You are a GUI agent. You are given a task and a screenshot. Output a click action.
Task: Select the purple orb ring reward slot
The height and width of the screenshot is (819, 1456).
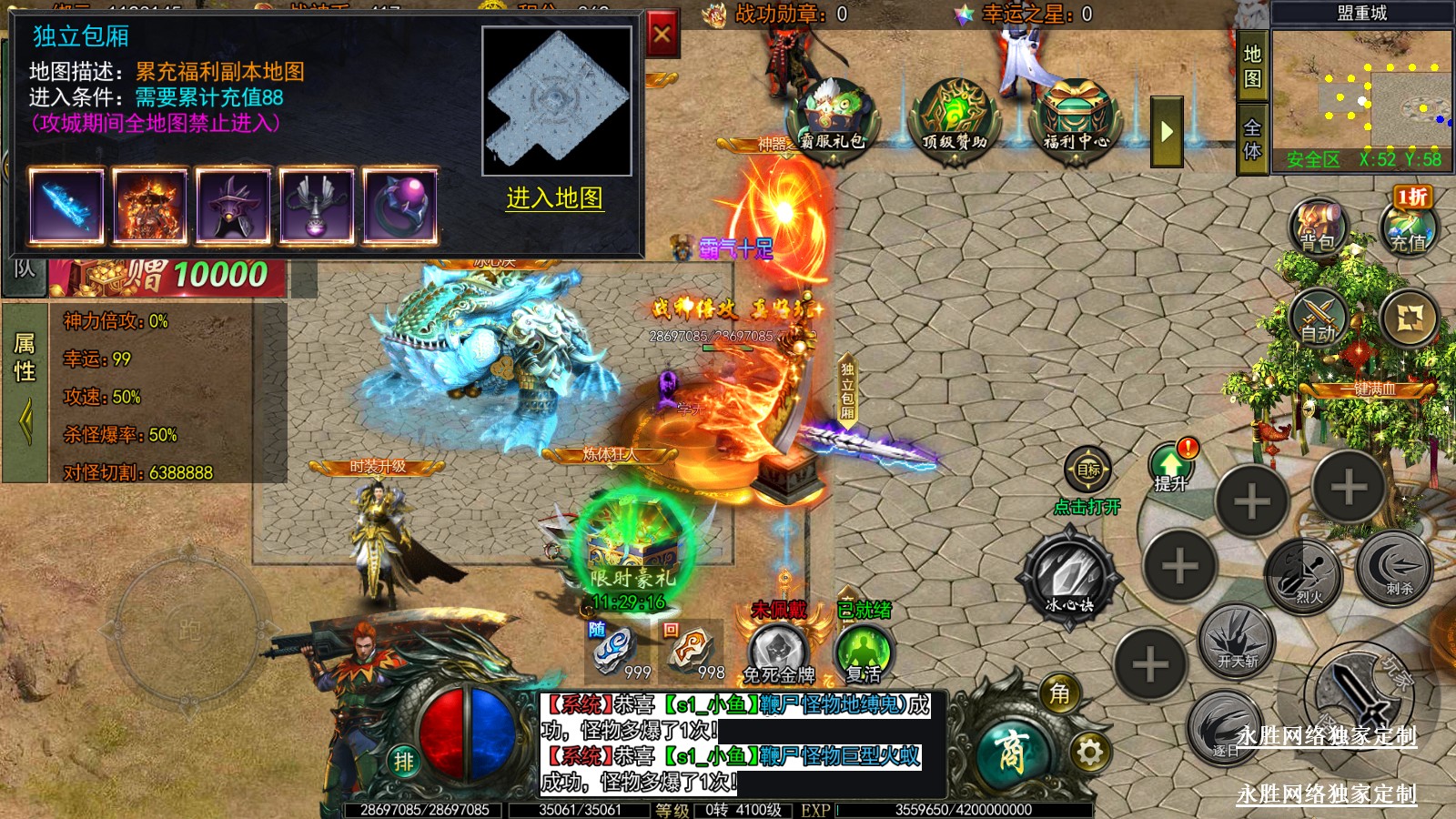point(399,207)
